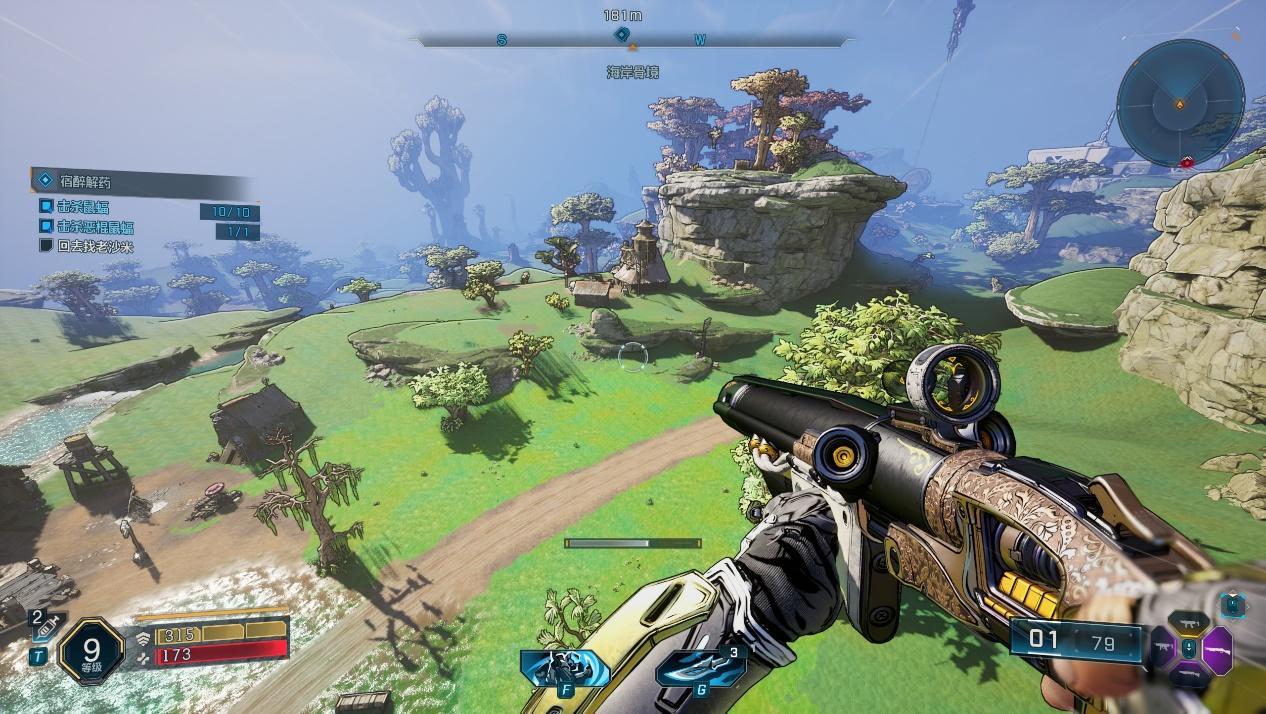Viewport: 1266px width, 714px height.
Task: Choose the top weapon slot of the weapon wheel
Action: [1190, 622]
